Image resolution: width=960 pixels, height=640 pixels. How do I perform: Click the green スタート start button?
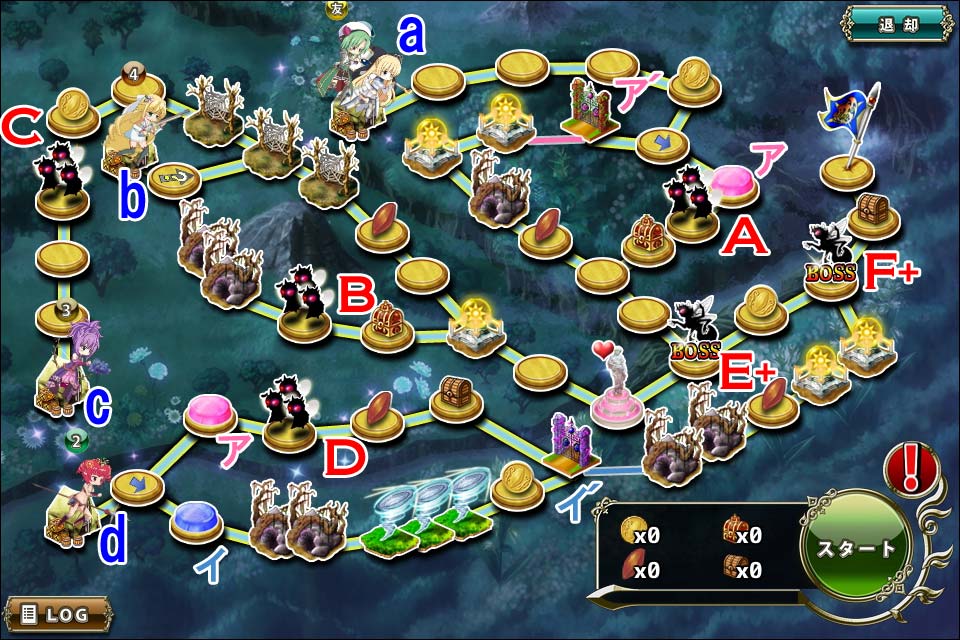tap(856, 547)
